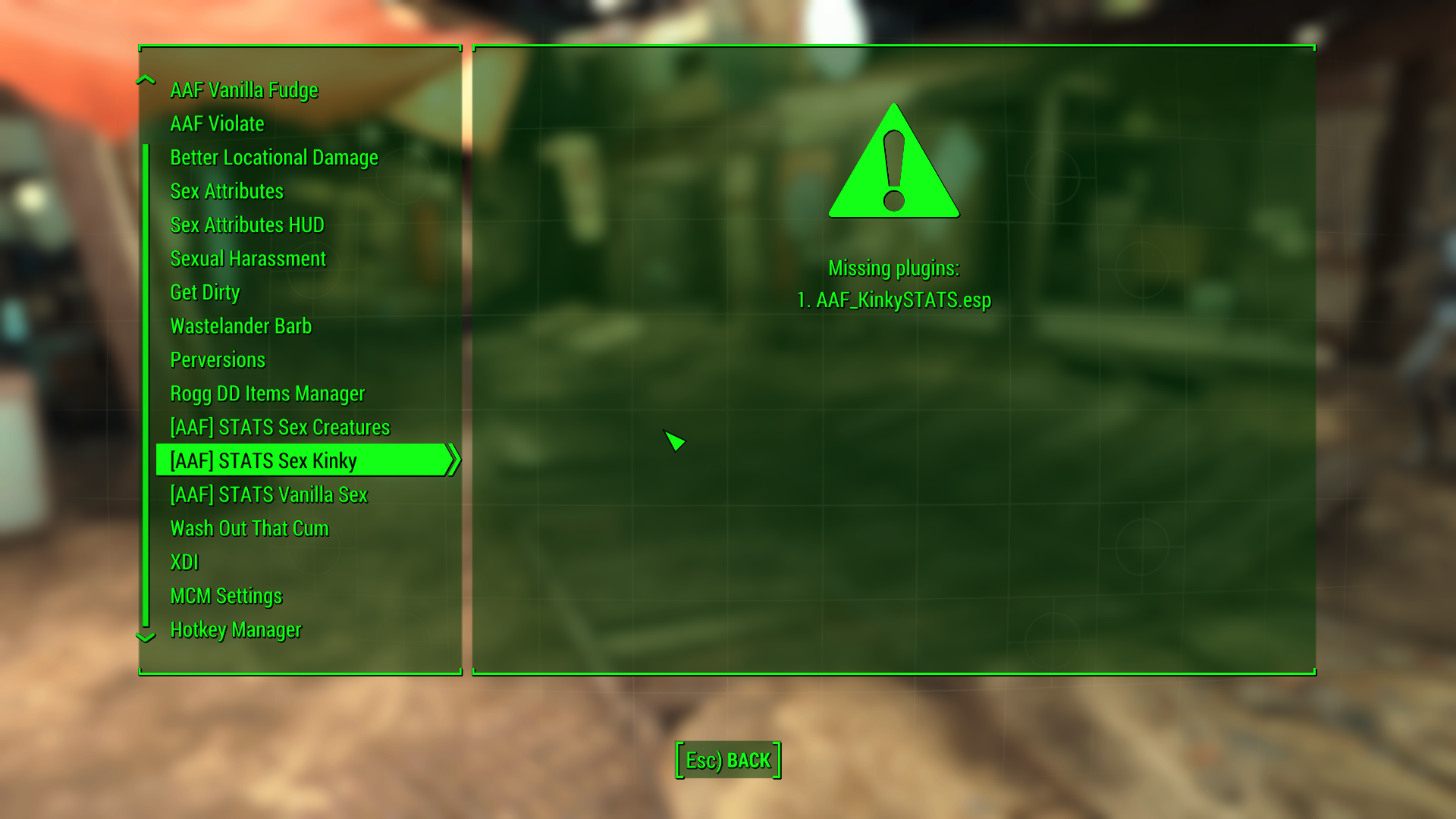
Task: Select AAF Violate mod entry
Action: click(x=218, y=124)
